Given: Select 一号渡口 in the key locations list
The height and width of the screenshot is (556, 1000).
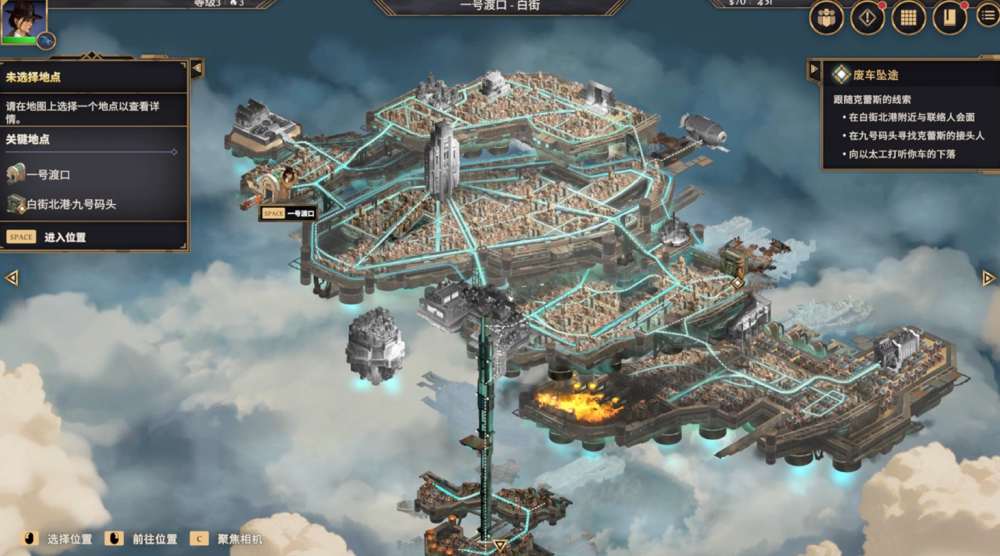Looking at the screenshot, I should 48,175.
